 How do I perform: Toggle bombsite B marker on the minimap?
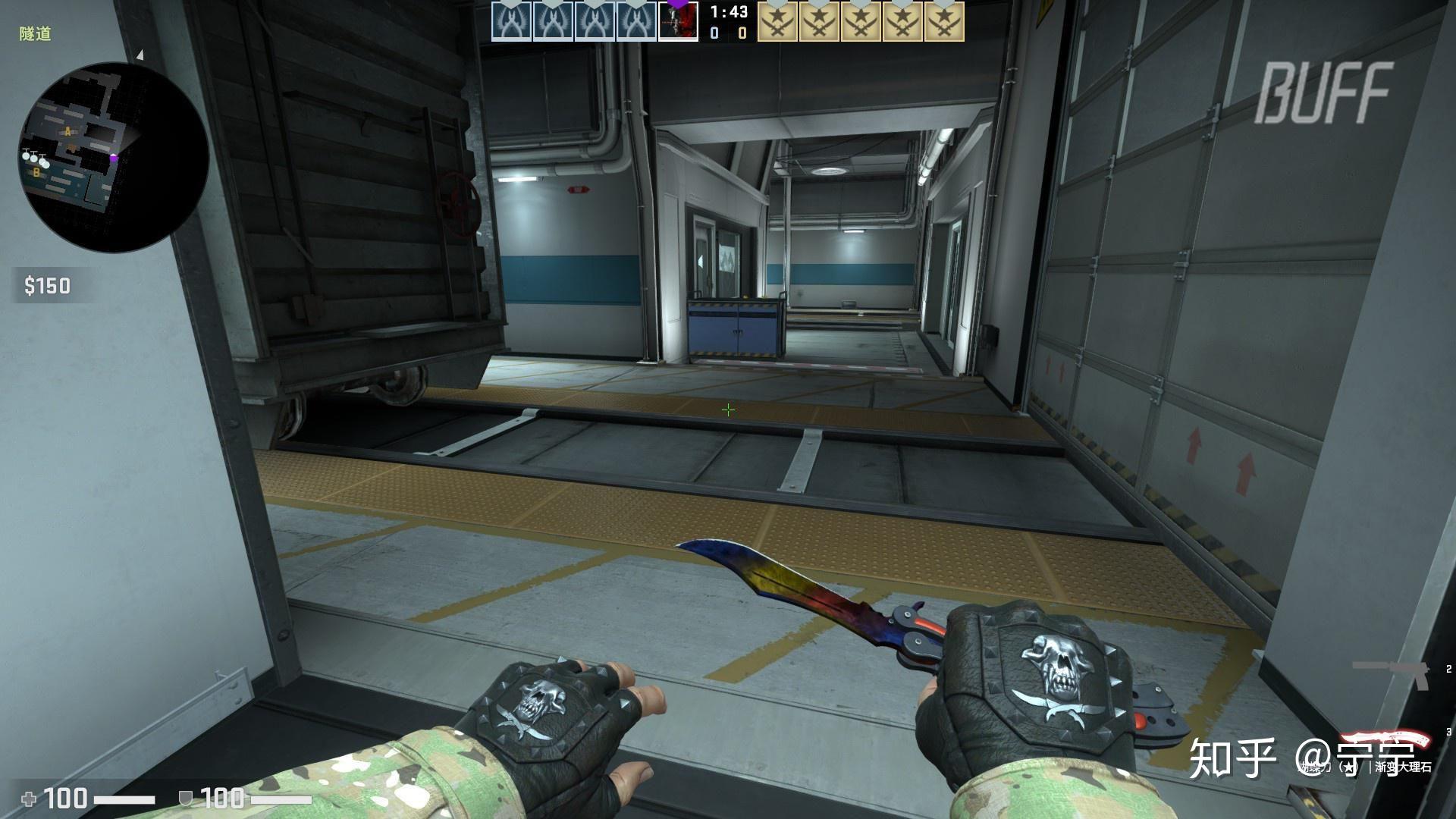point(36,173)
